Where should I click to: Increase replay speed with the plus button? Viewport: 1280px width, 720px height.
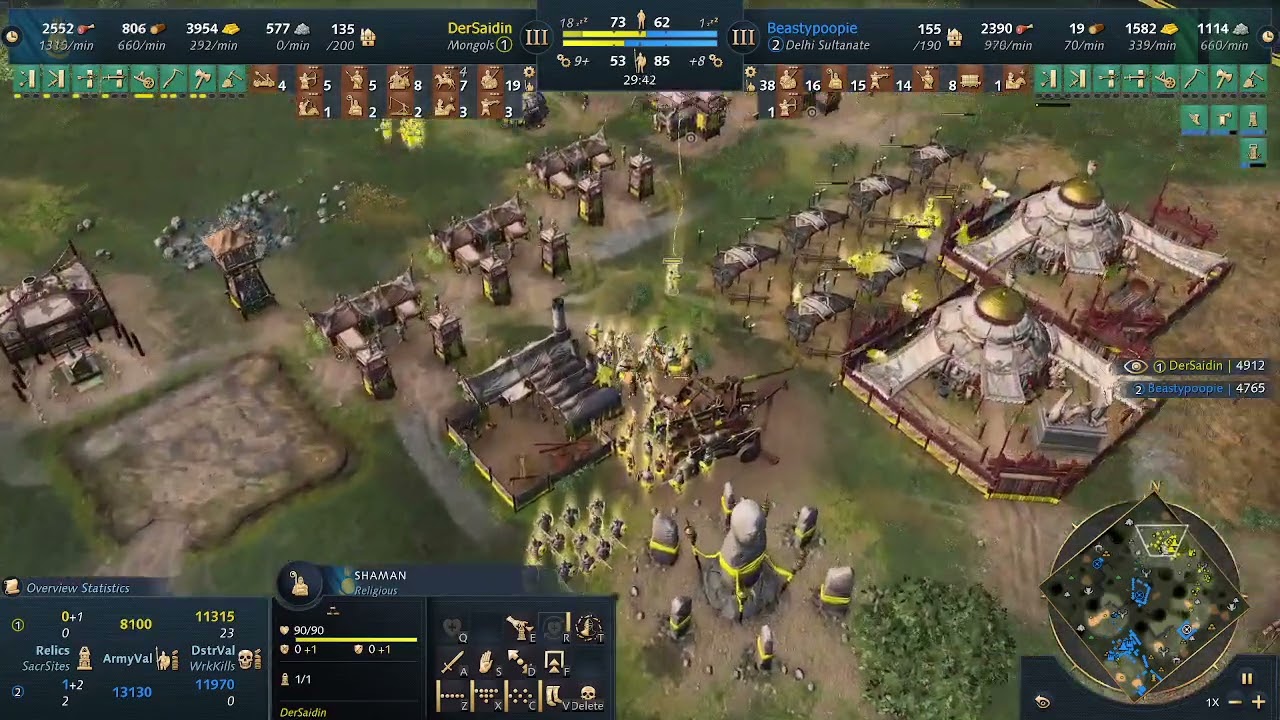tap(1258, 702)
